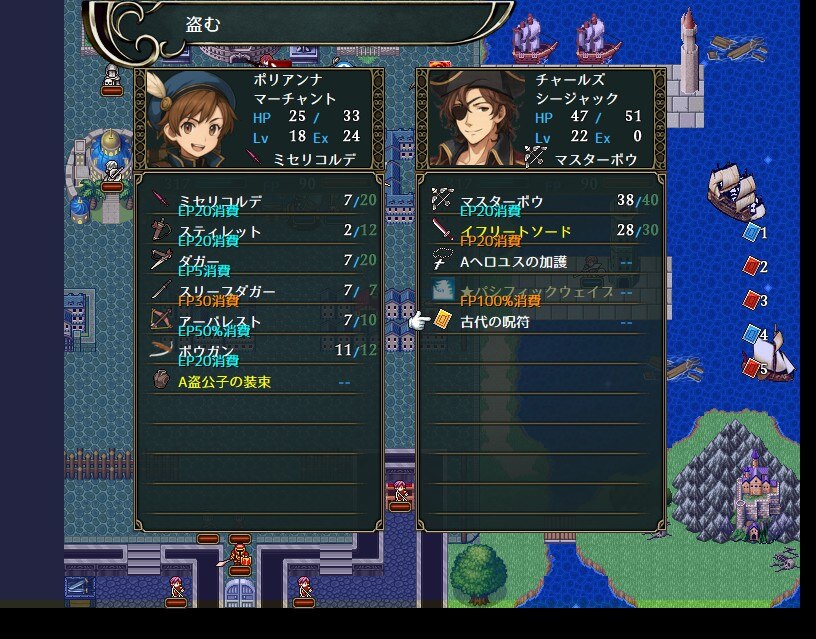Steal the マスターボウ from Charles
816x639 pixels.
(x=540, y=202)
